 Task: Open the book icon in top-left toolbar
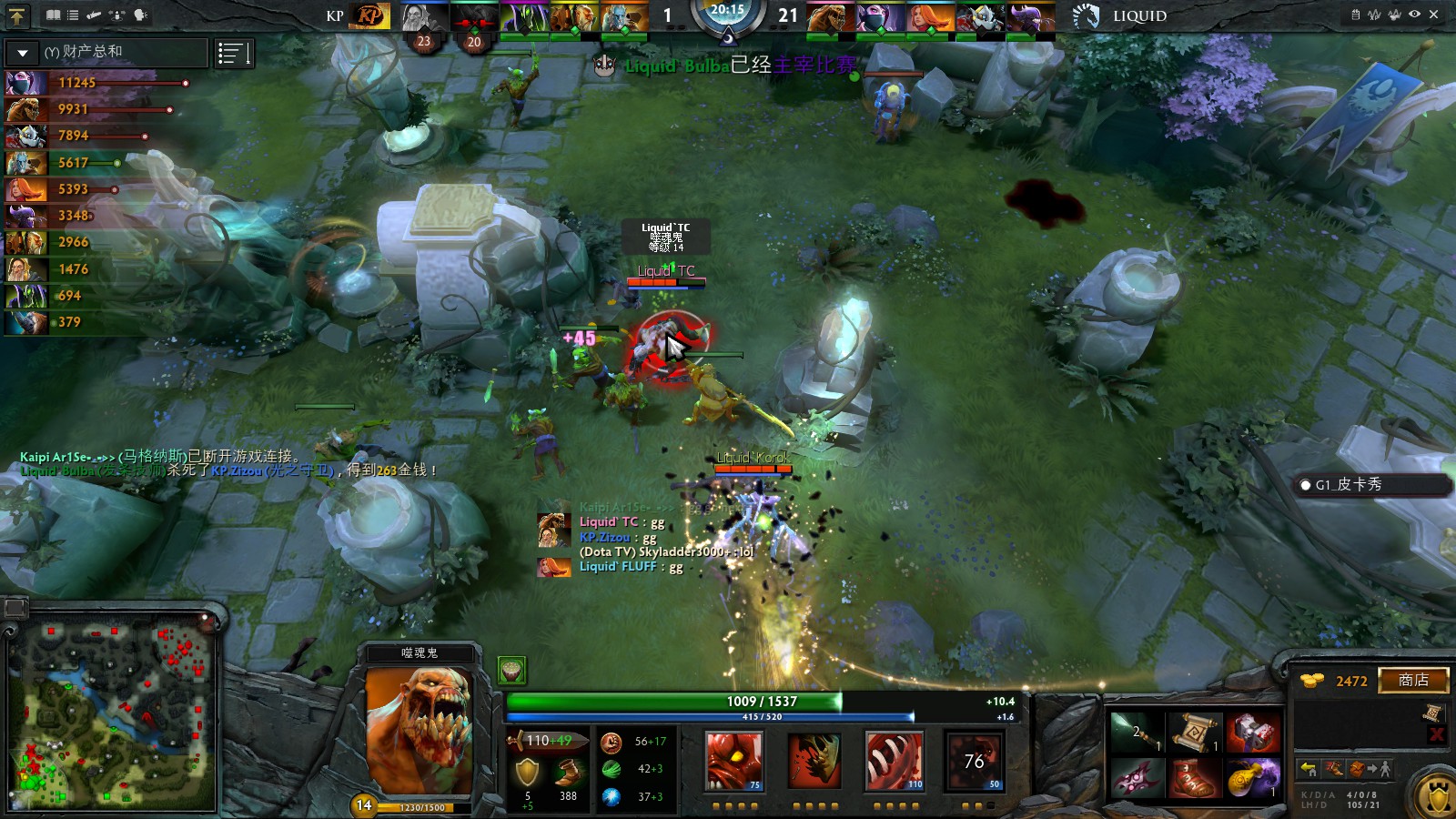pos(54,15)
